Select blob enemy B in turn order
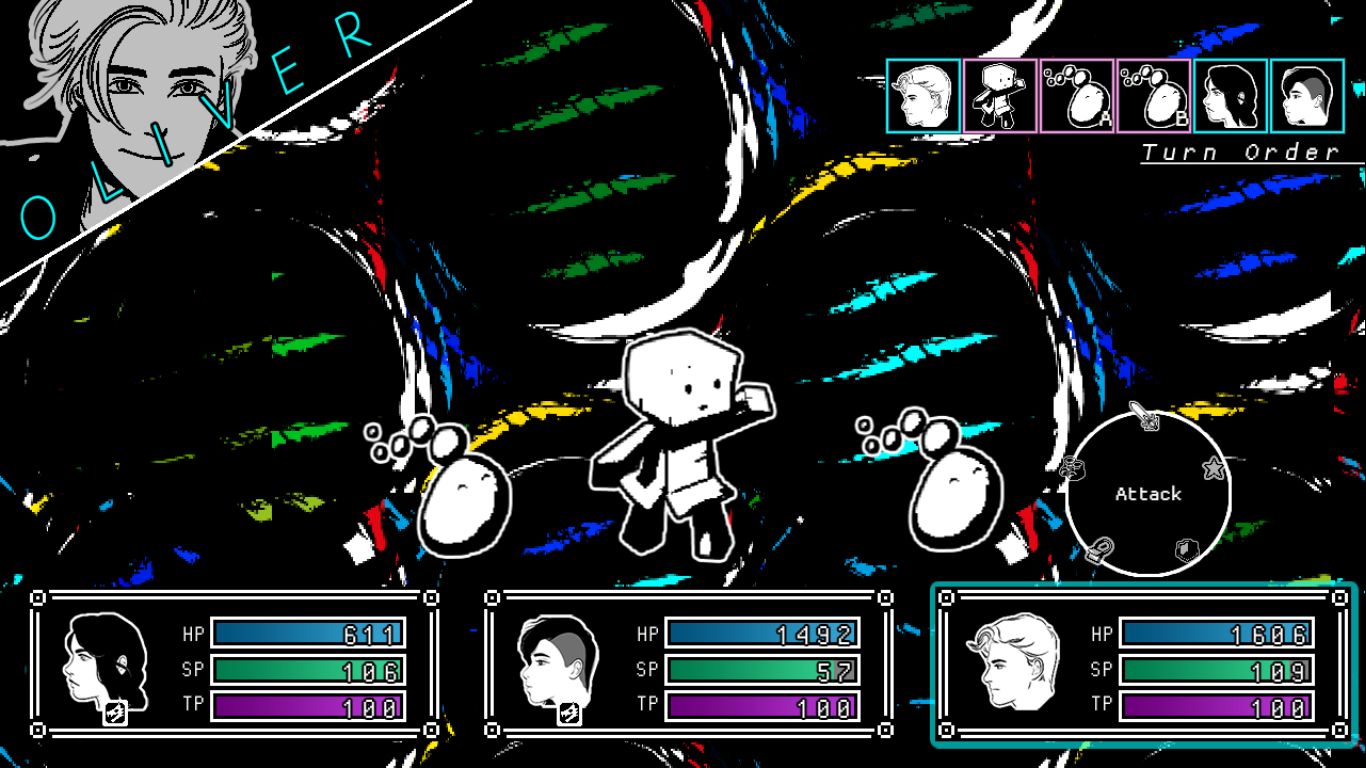Viewport: 1366px width, 768px height. tap(1153, 96)
